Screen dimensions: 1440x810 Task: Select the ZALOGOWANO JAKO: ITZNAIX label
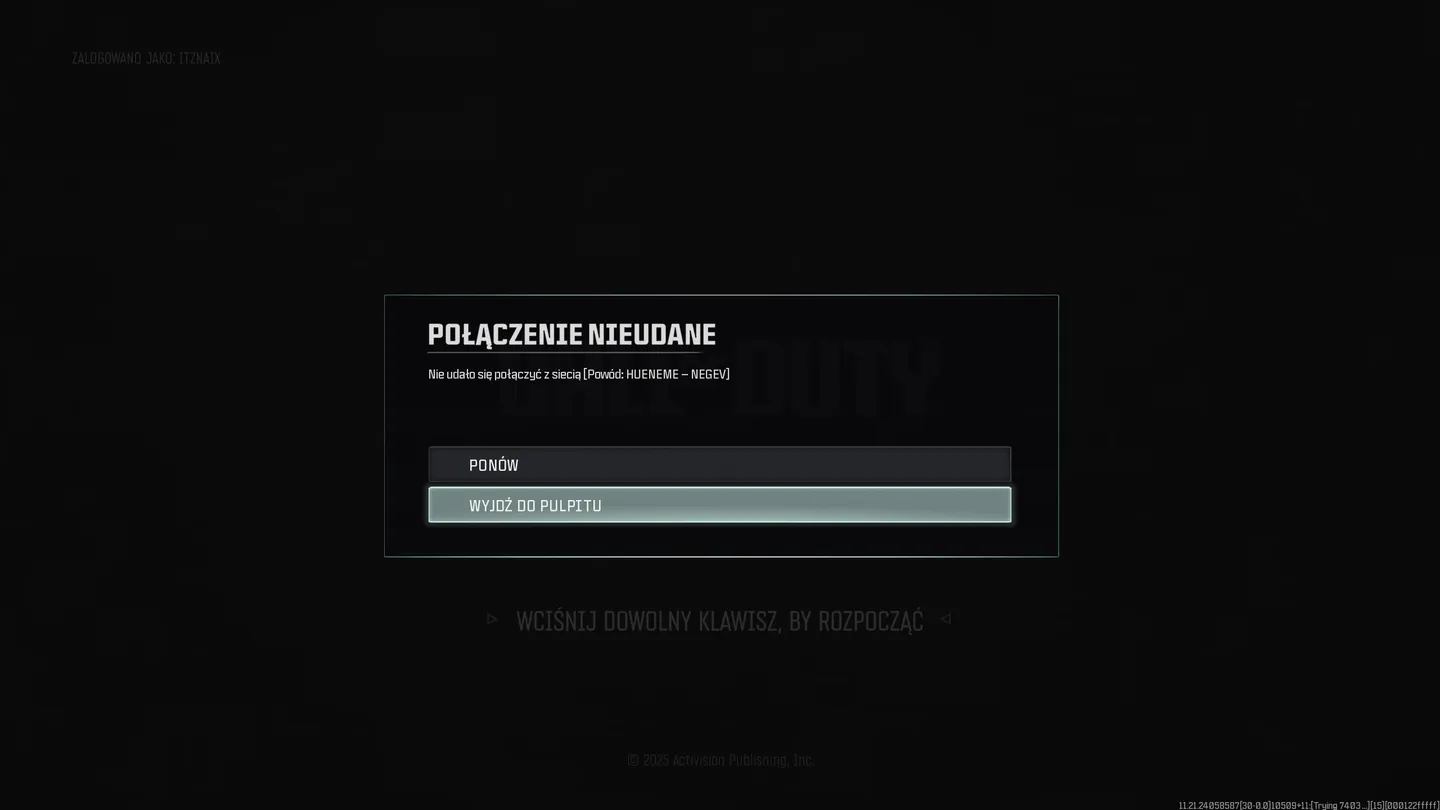coord(146,58)
